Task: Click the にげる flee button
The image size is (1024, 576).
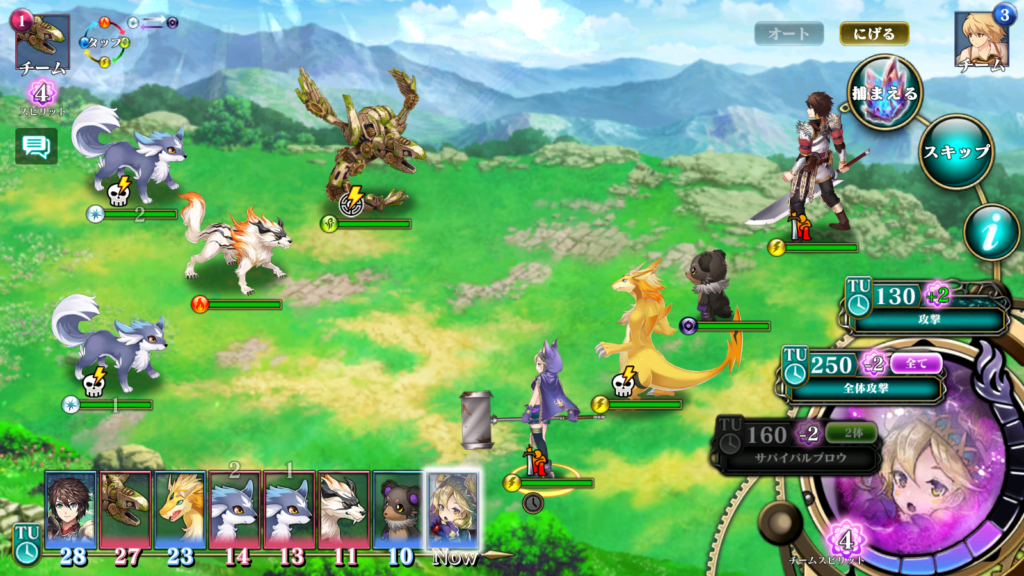Action: (x=874, y=33)
